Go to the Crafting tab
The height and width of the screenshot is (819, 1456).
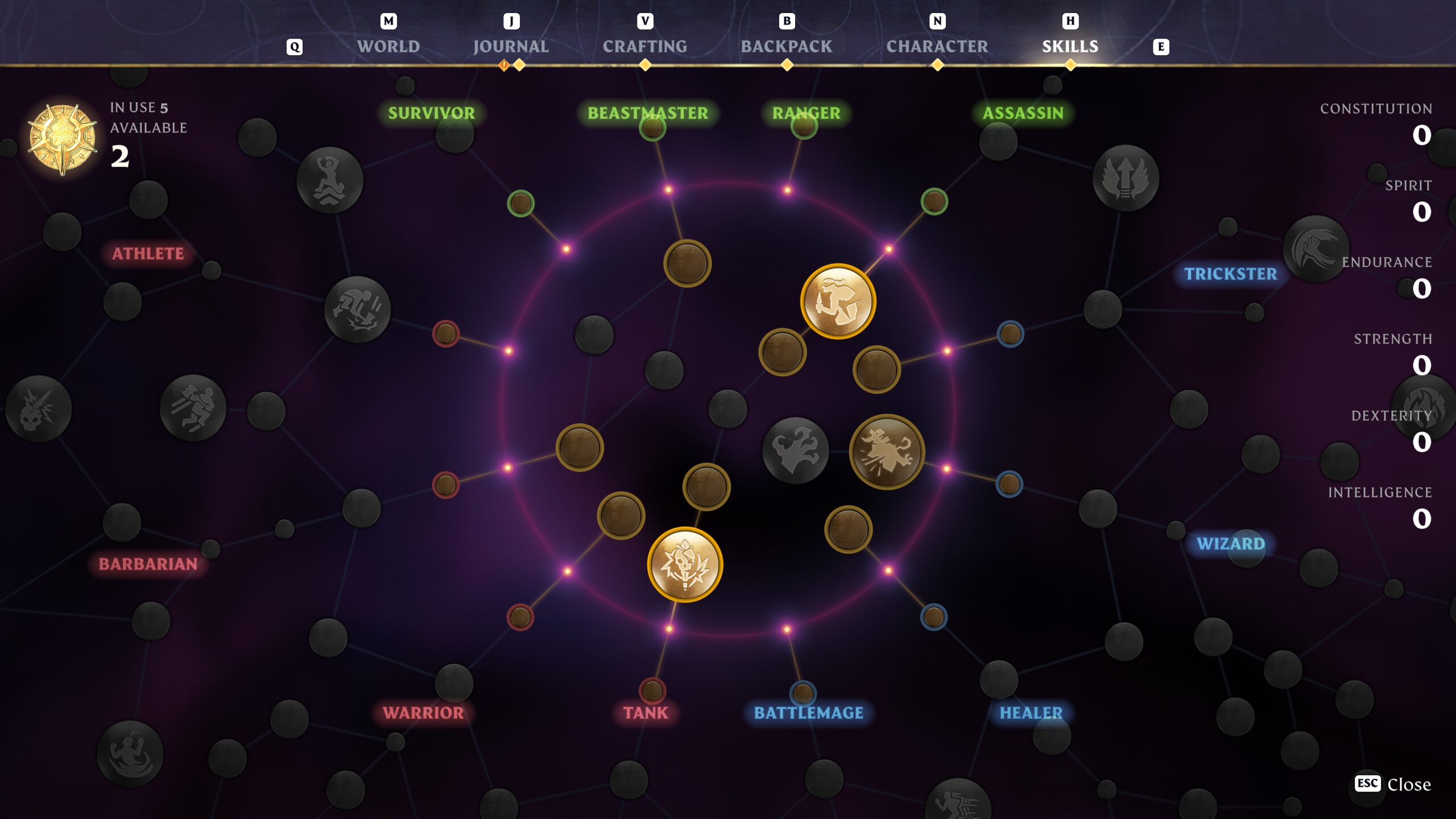click(x=644, y=46)
